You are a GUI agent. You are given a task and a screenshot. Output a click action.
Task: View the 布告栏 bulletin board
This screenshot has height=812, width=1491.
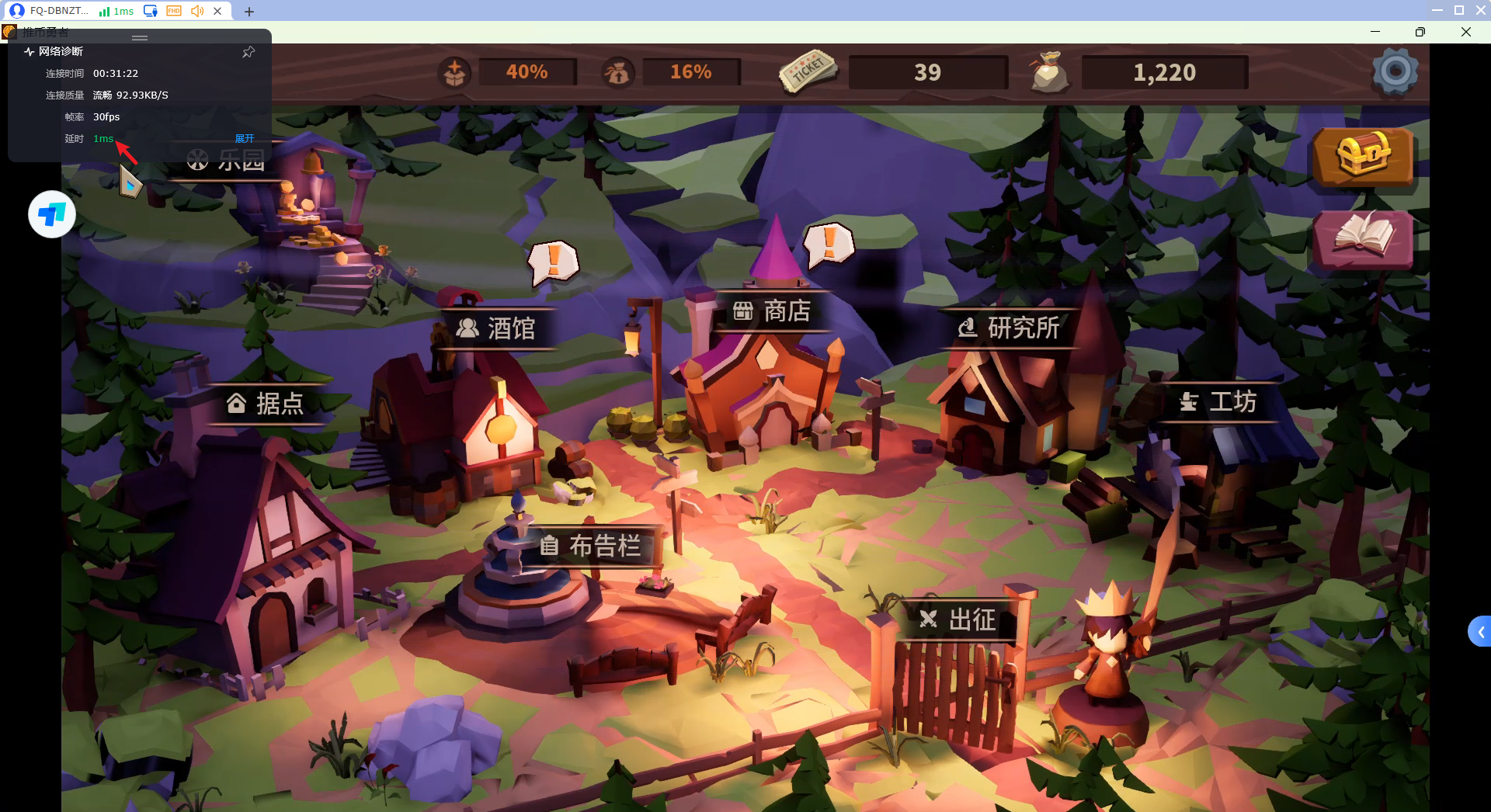tap(591, 547)
